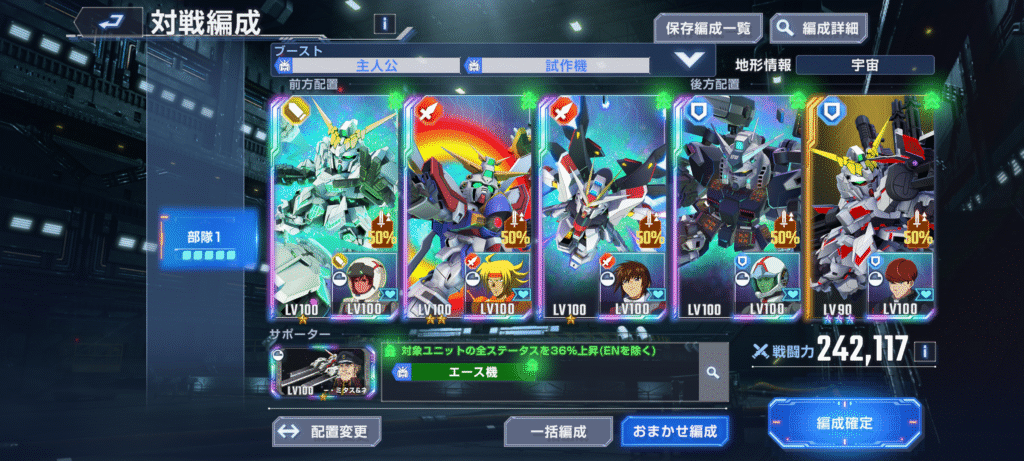This screenshot has width=1024, height=461.
Task: Open the 保存編成一覧 saved formations list
Action: (x=707, y=27)
